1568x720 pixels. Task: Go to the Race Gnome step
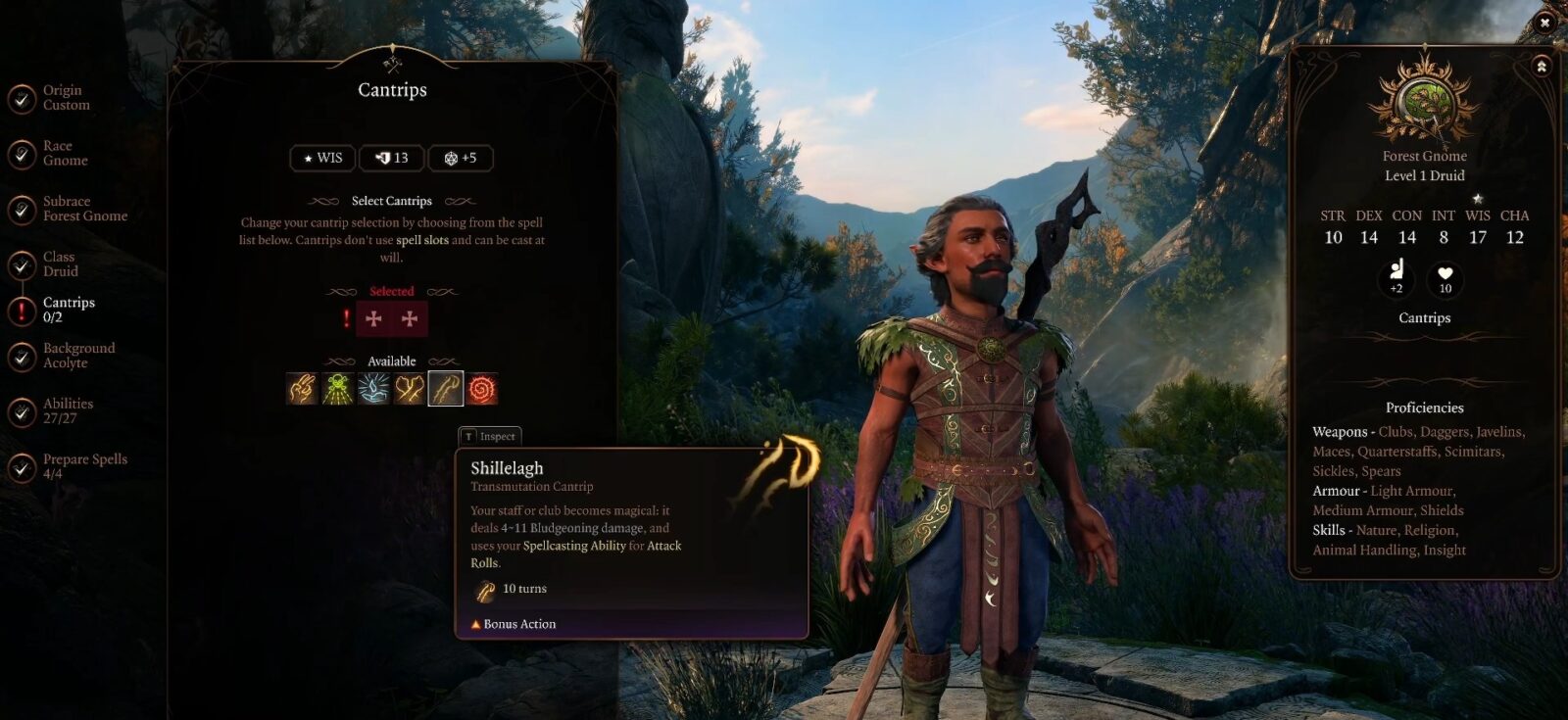click(64, 154)
